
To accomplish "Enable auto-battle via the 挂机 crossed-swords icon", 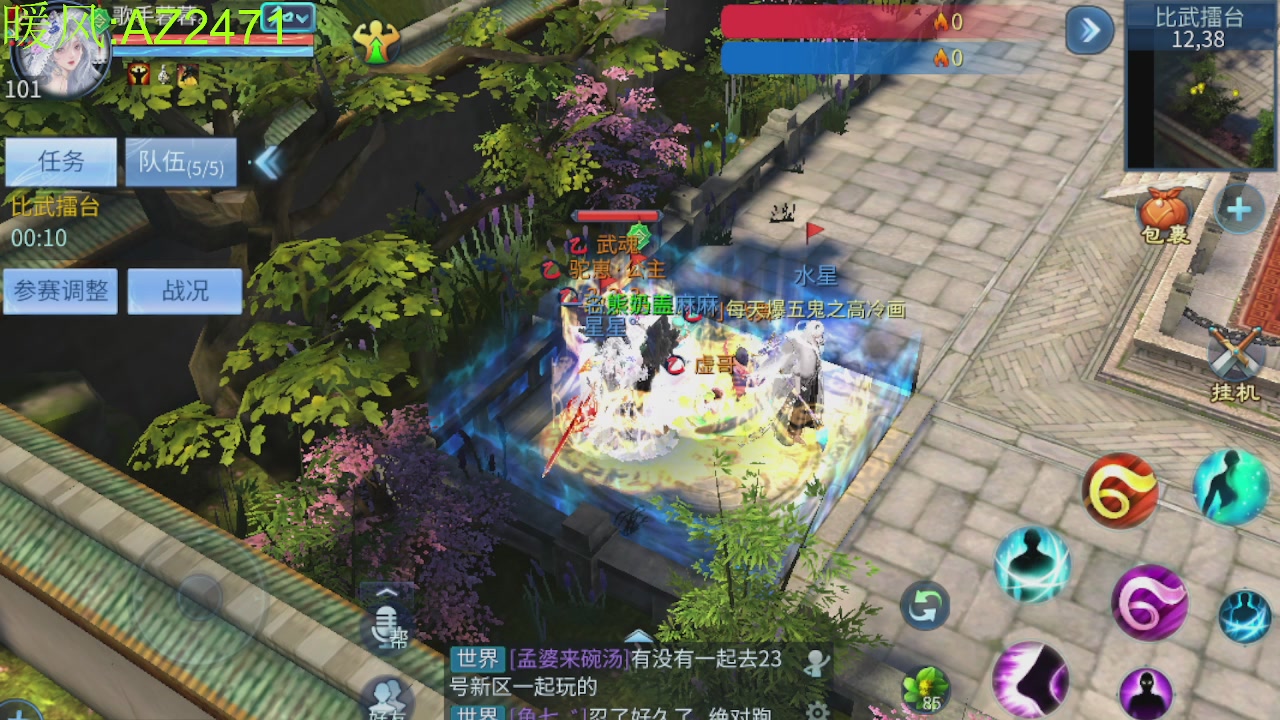I will (1234, 352).
